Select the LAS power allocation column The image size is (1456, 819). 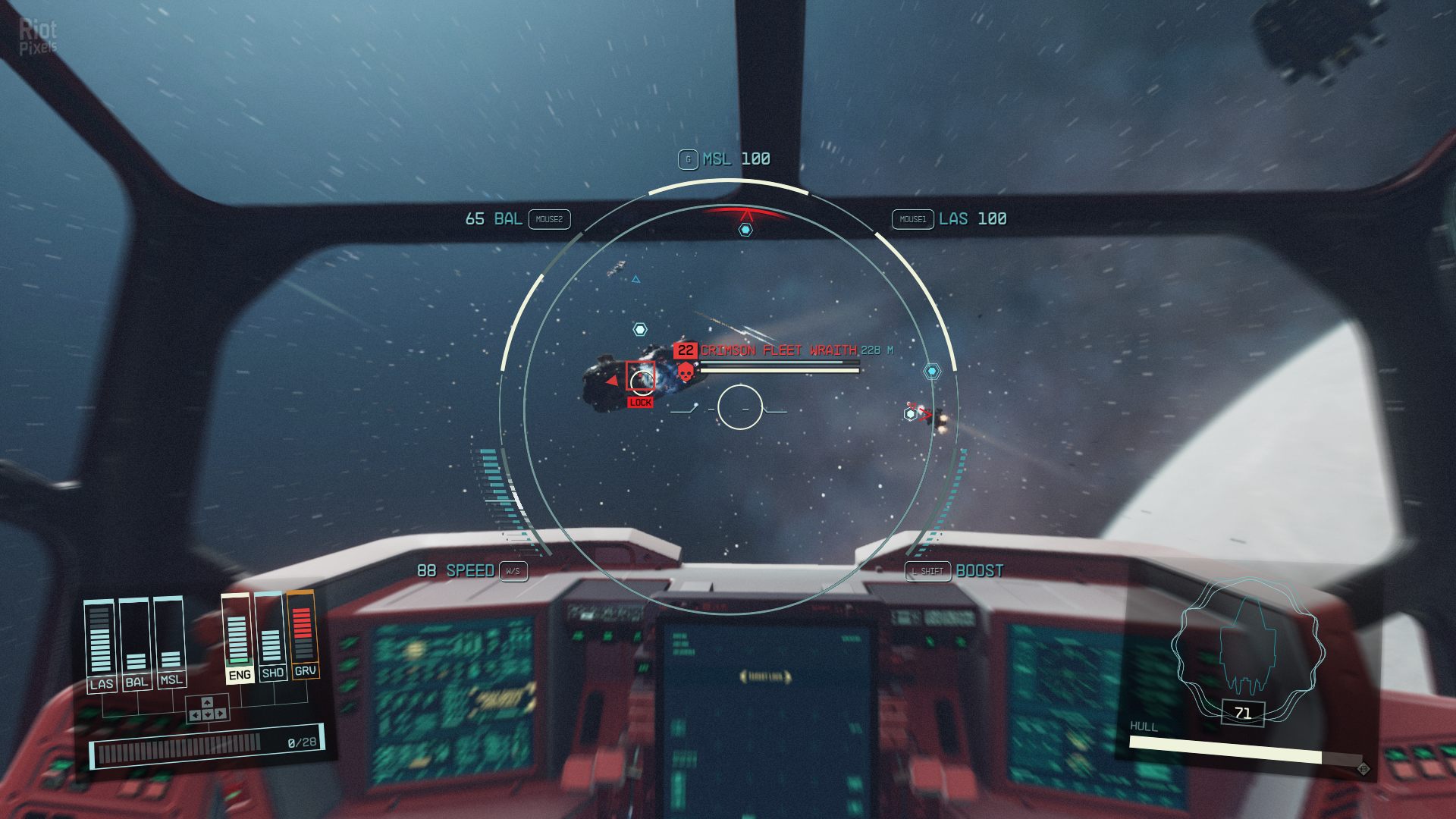point(100,643)
